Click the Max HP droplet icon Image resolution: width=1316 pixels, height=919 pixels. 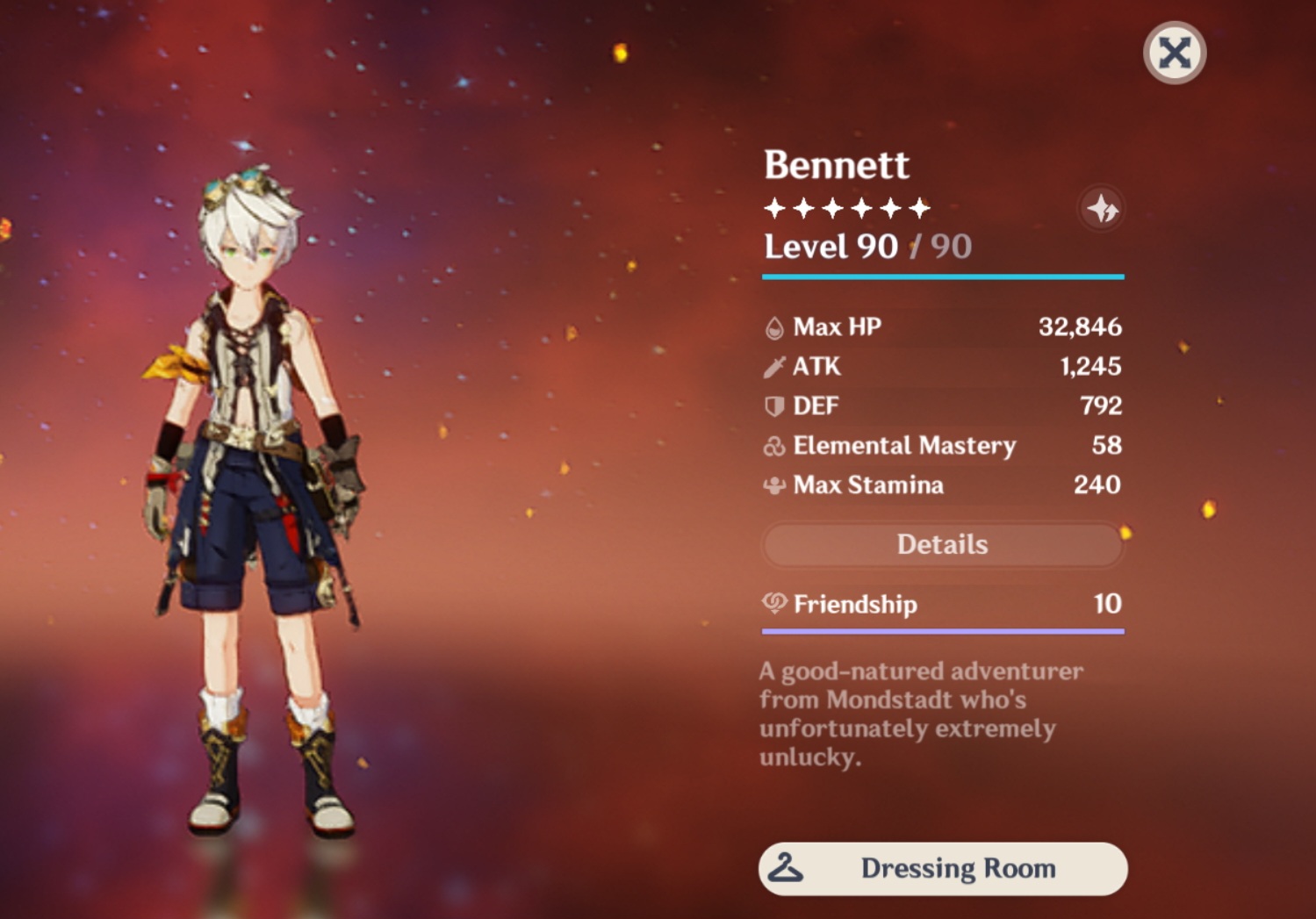point(773,326)
